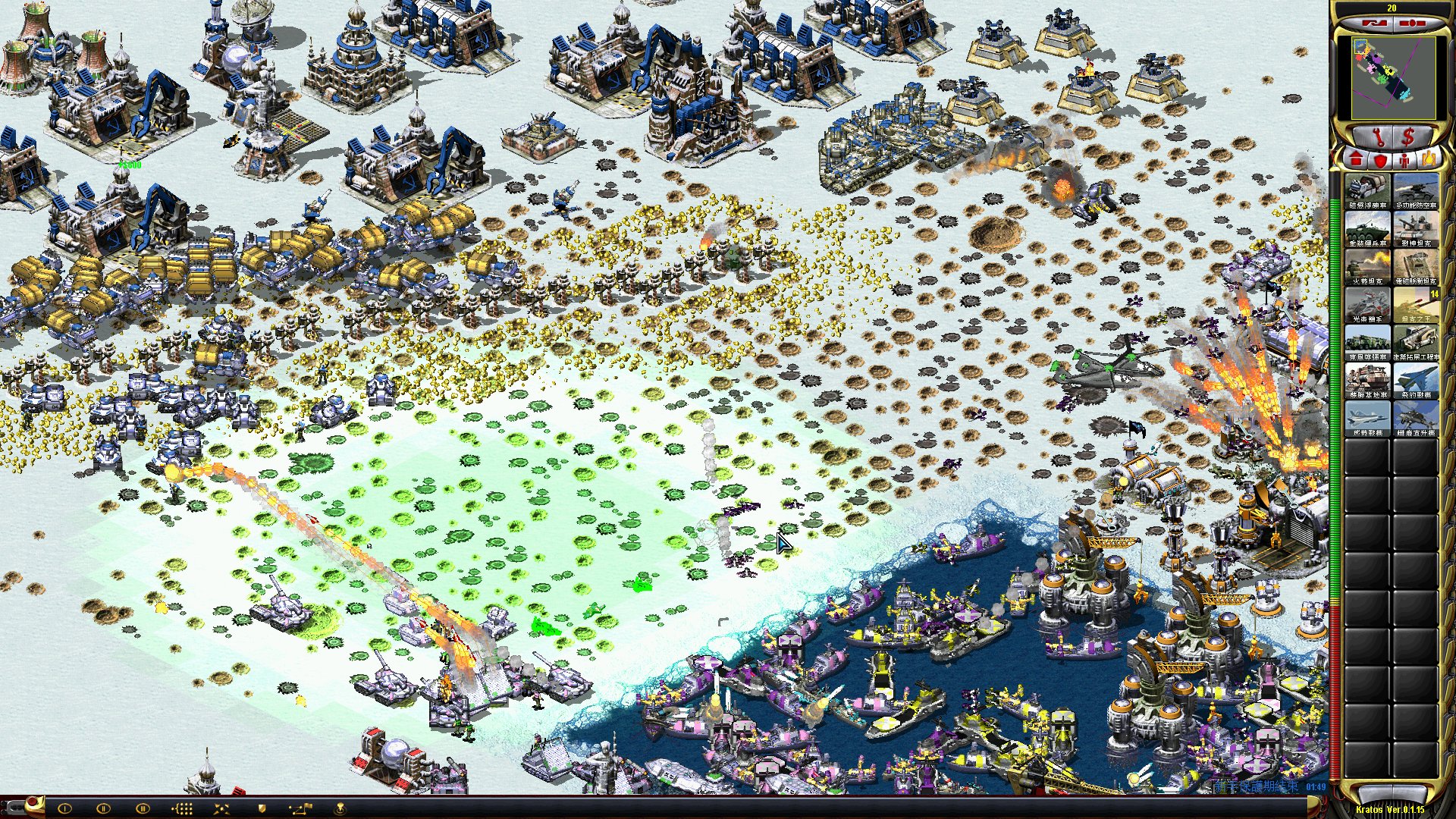Build the mobile base vehicle
Screen dimensions: 1456x819
click(1367, 380)
